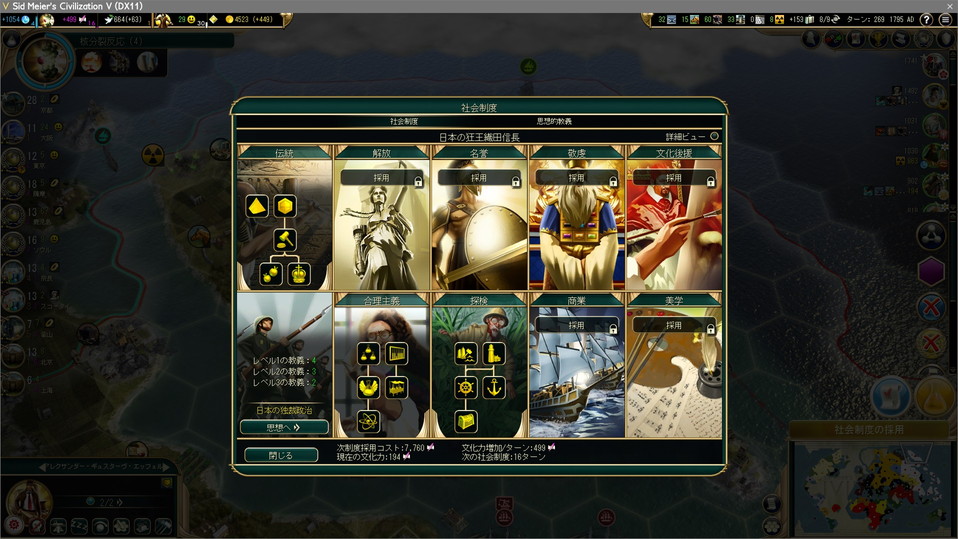Screen dimensions: 958x539
Task: Adopt the 文化後援 (Patronage) policy tree
Action: [x=674, y=178]
